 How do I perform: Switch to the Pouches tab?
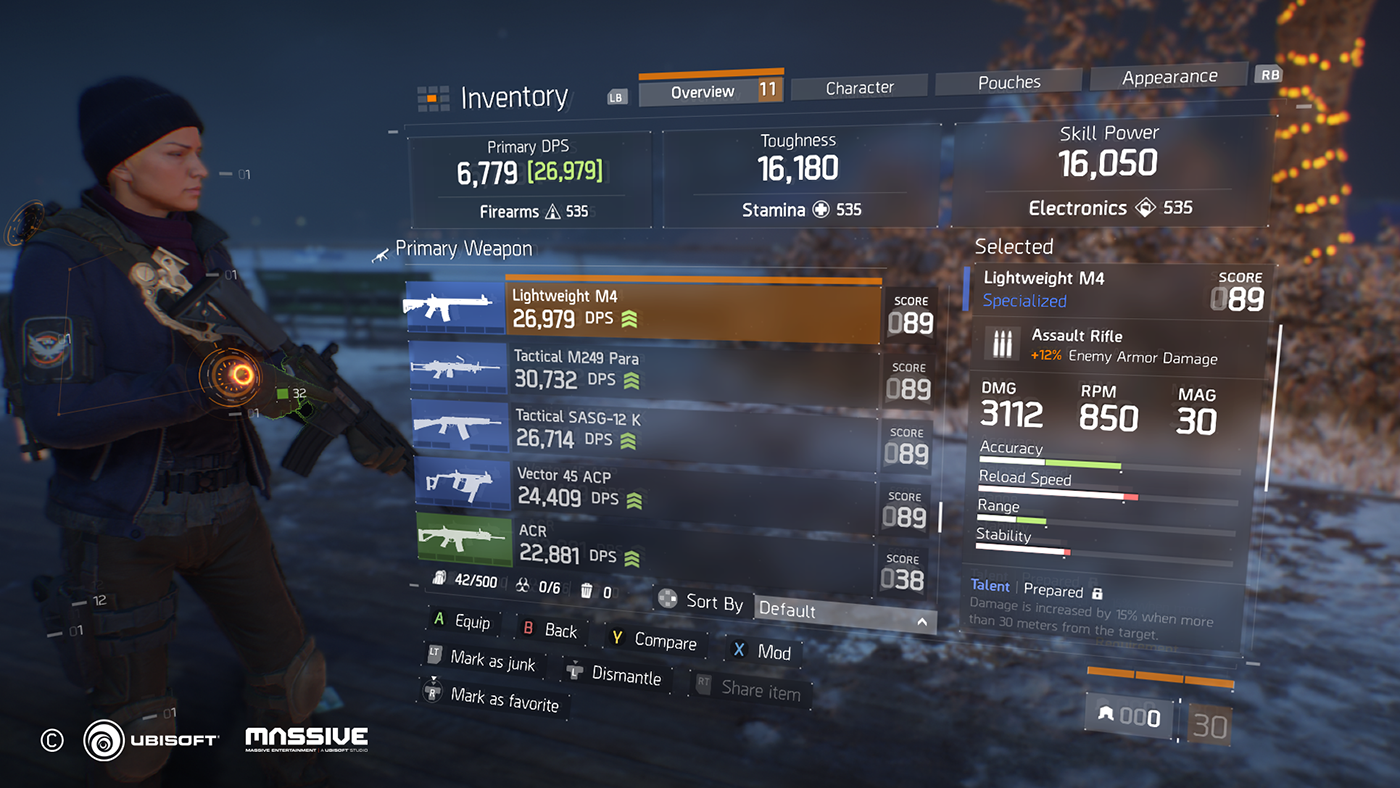(1008, 82)
